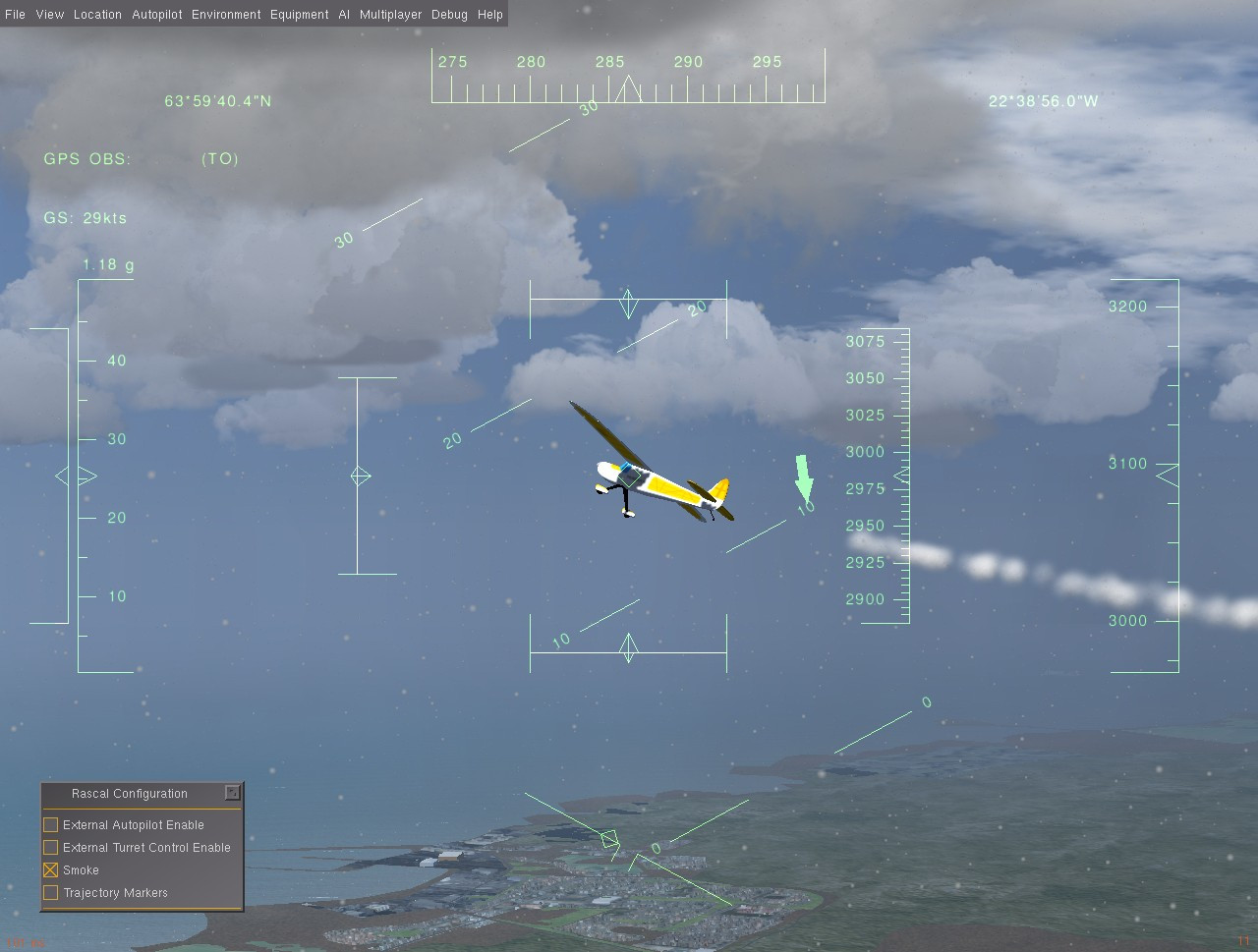This screenshot has height=952, width=1258.
Task: Click the heading caret on the compass tape
Action: (628, 88)
